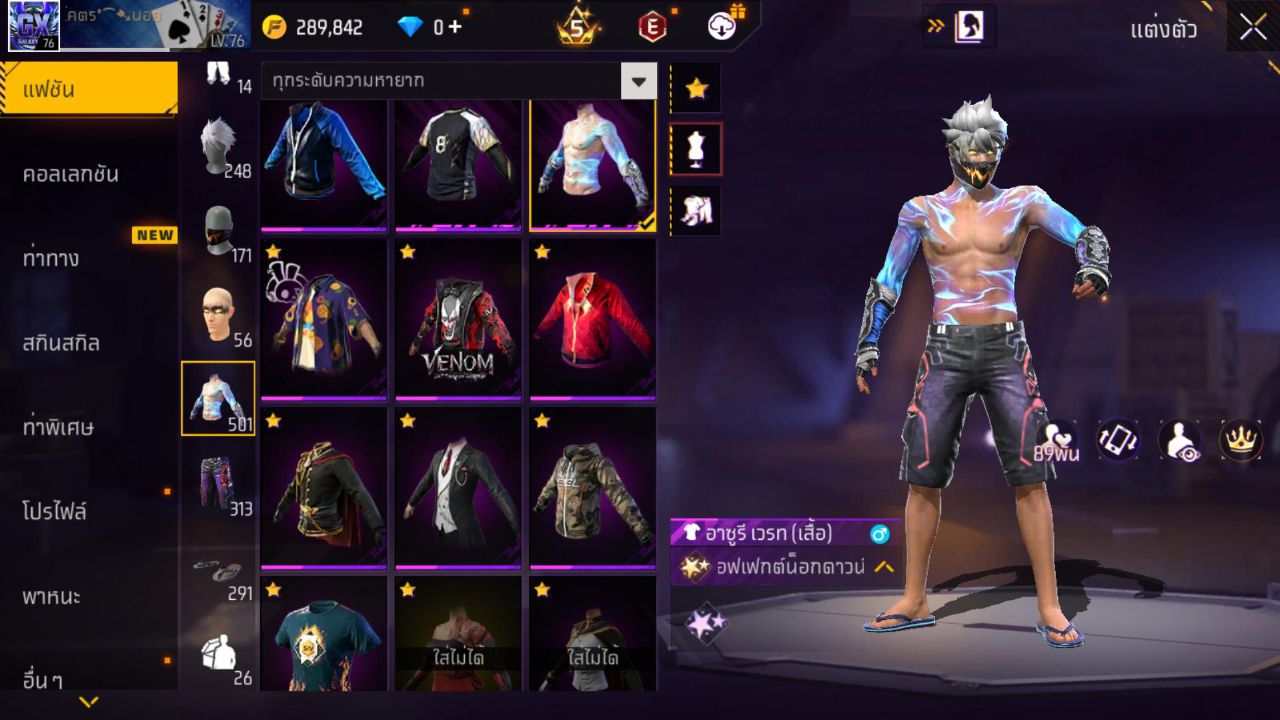
Task: Click the blue male gender symbol toggle
Action: coord(877,535)
